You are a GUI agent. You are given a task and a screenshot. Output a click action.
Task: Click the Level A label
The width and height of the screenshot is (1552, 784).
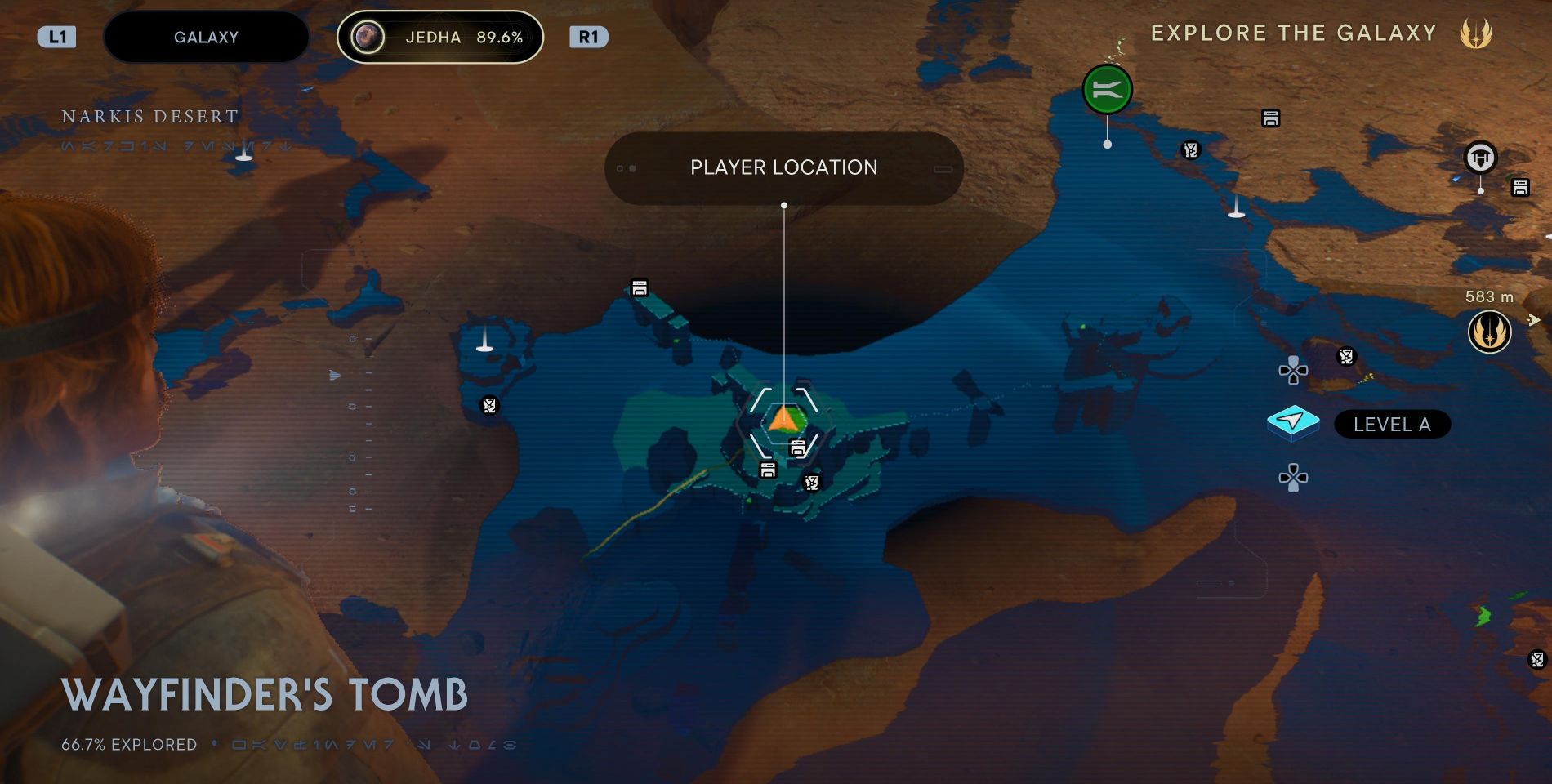pos(1391,424)
